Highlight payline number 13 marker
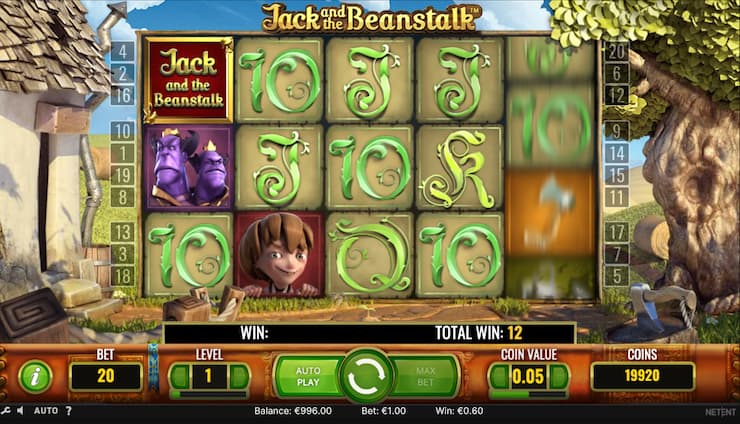Image resolution: width=740 pixels, height=424 pixels. (x=123, y=232)
